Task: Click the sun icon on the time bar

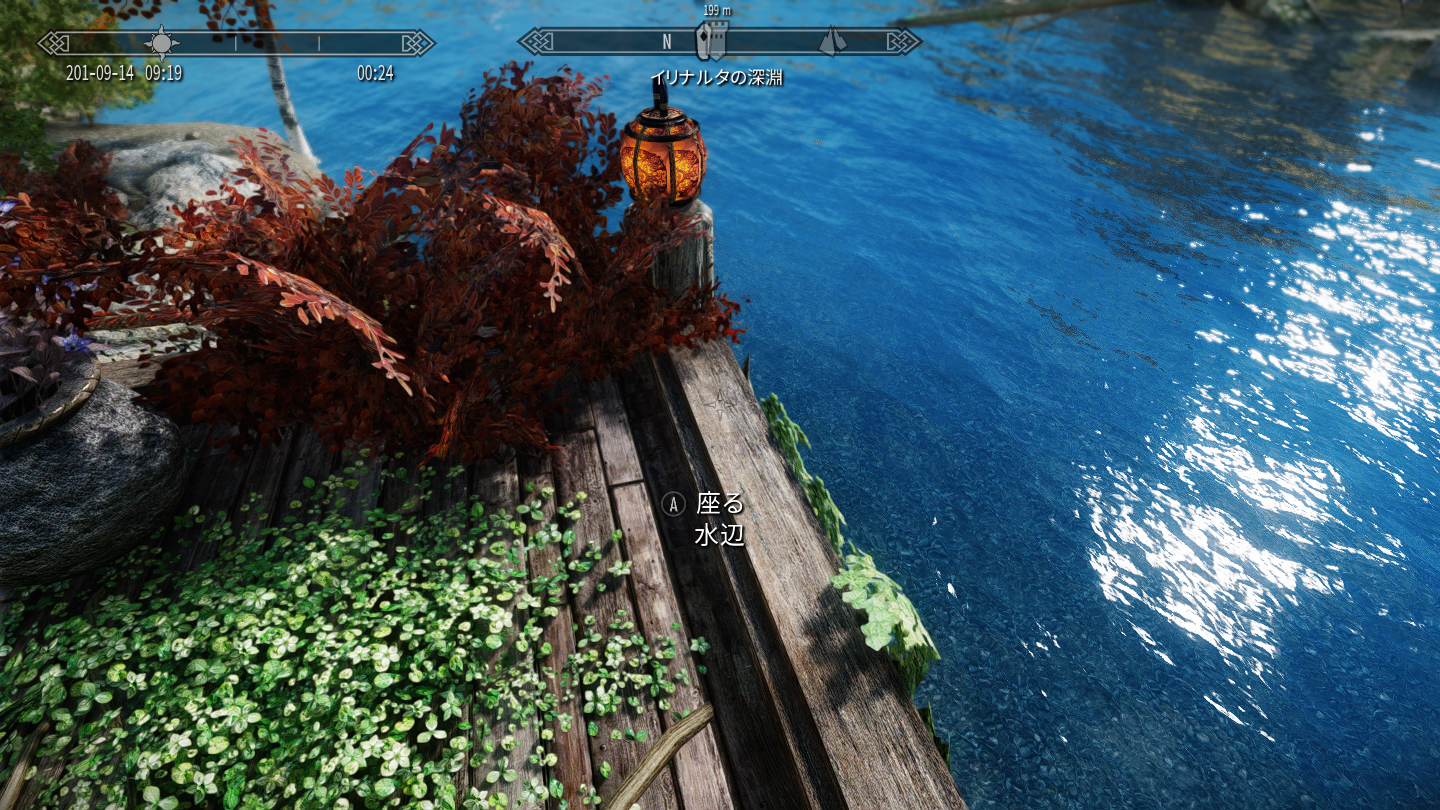Action: pyautogui.click(x=161, y=43)
